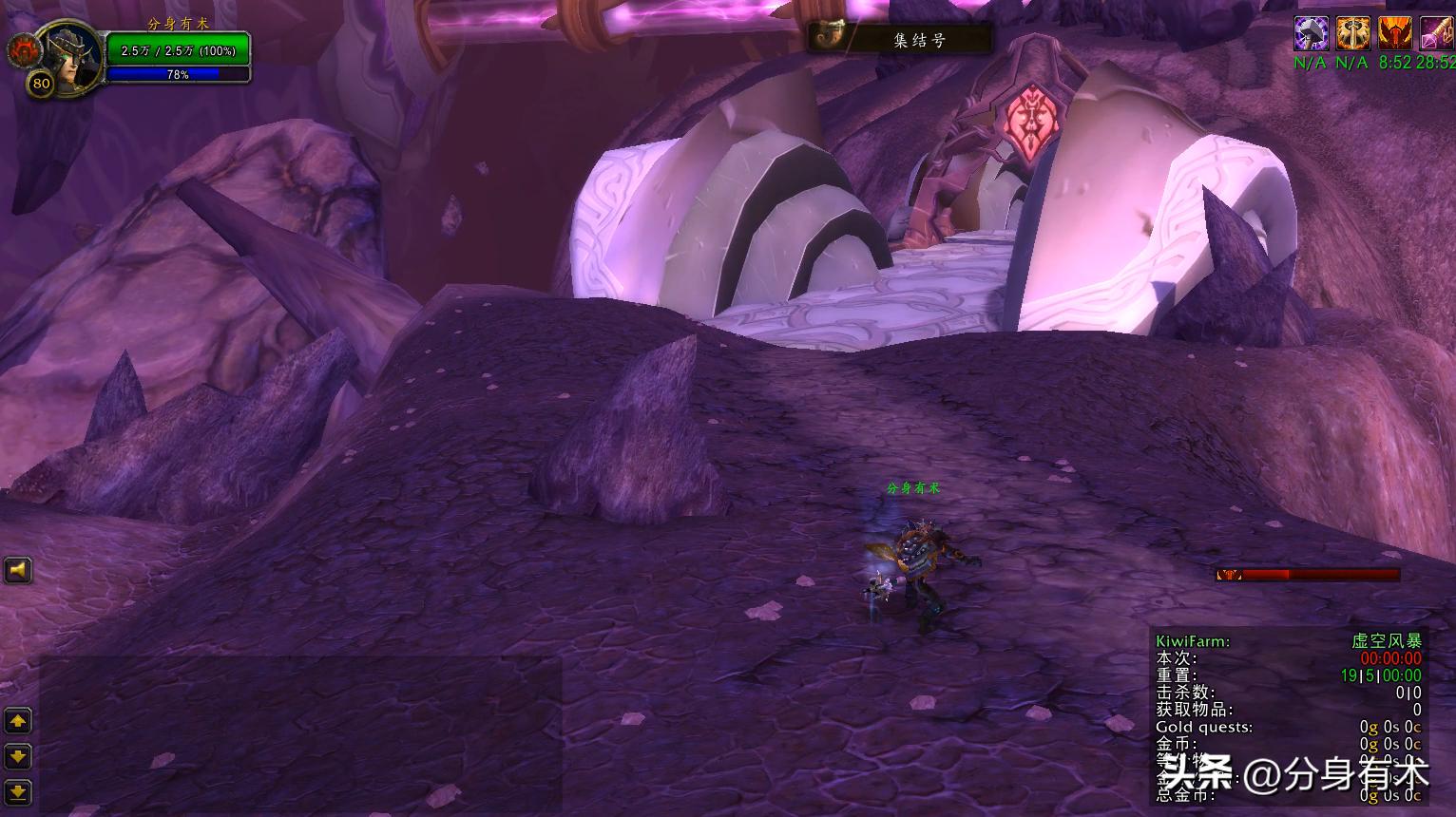This screenshot has height=817, width=1456.
Task: Click the 集结号 banner text
Action: (x=919, y=38)
